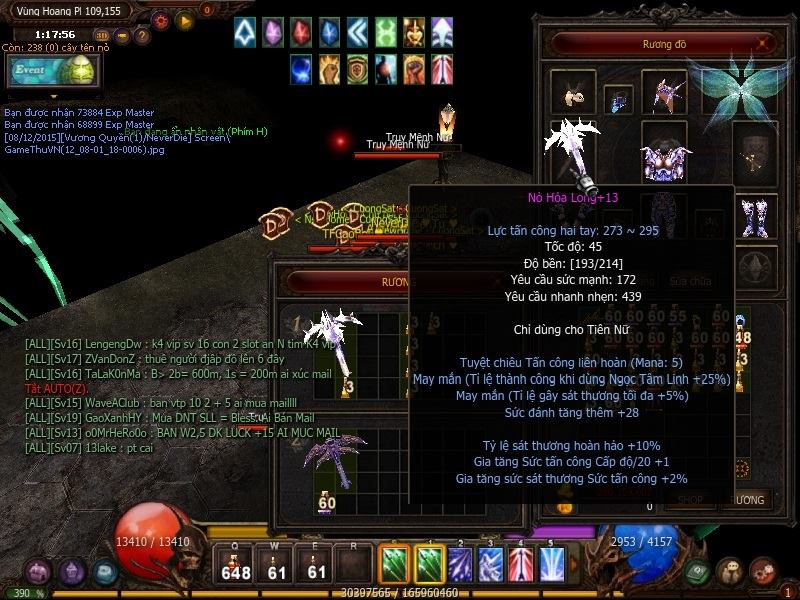Activate skill slot 5 on the hotbar
The height and width of the screenshot is (600, 800).
[552, 563]
